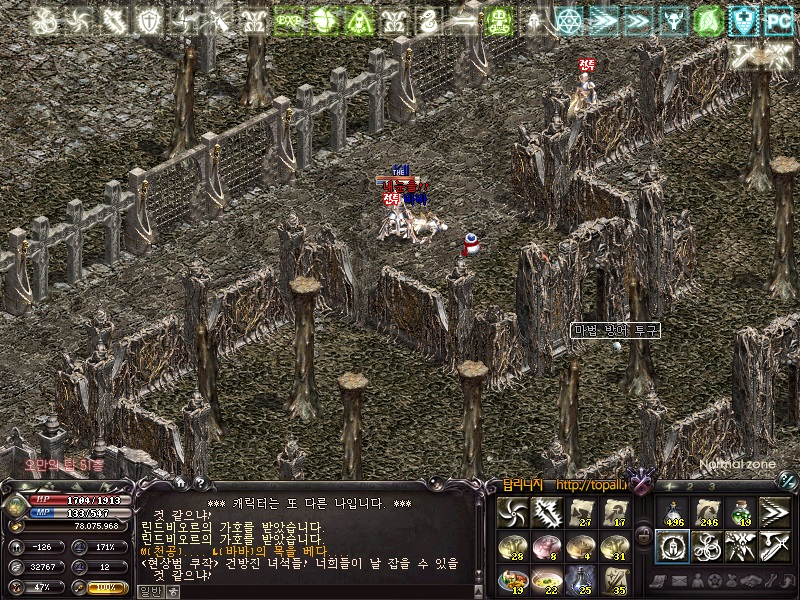Use the soup bowl item with 22
Viewport: 800px width, 600px height.
tap(547, 578)
